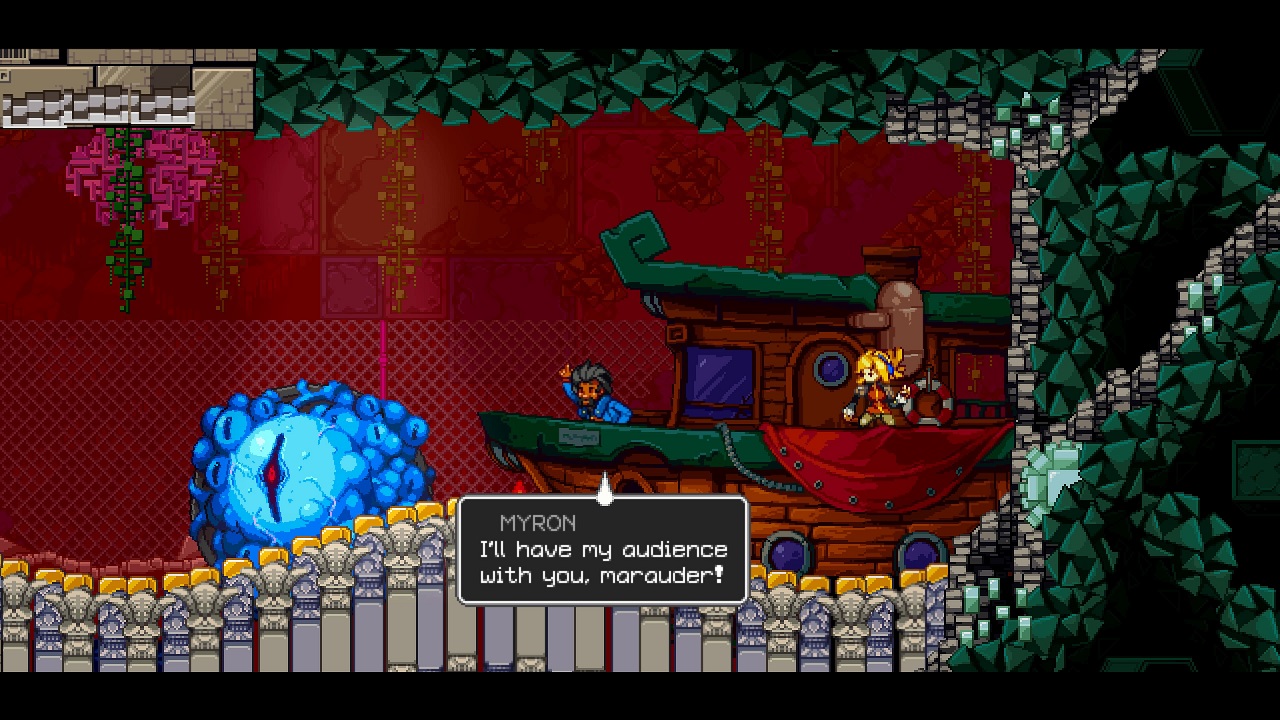Advance Myron's dialogue box
The image size is (1280, 720).
tap(602, 551)
